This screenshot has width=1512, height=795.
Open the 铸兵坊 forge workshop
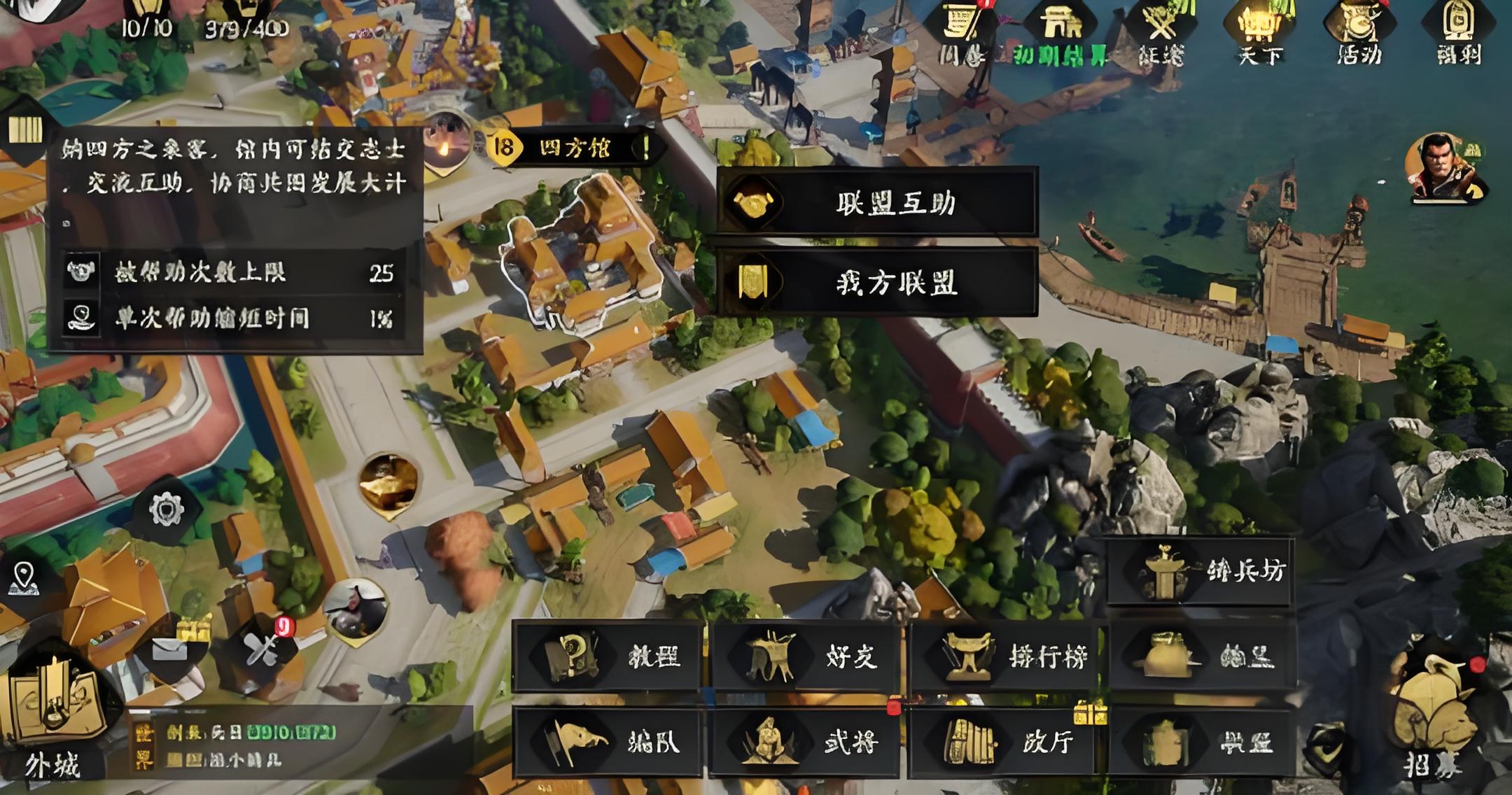(x=1200, y=571)
